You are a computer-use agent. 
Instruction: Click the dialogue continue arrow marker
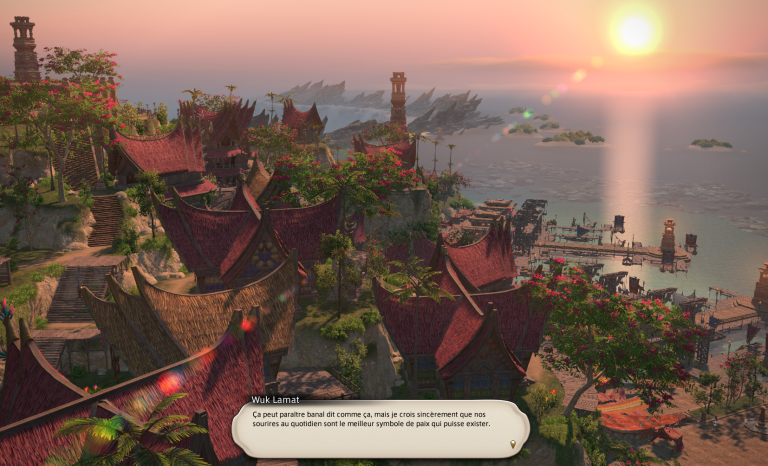pyautogui.click(x=513, y=444)
